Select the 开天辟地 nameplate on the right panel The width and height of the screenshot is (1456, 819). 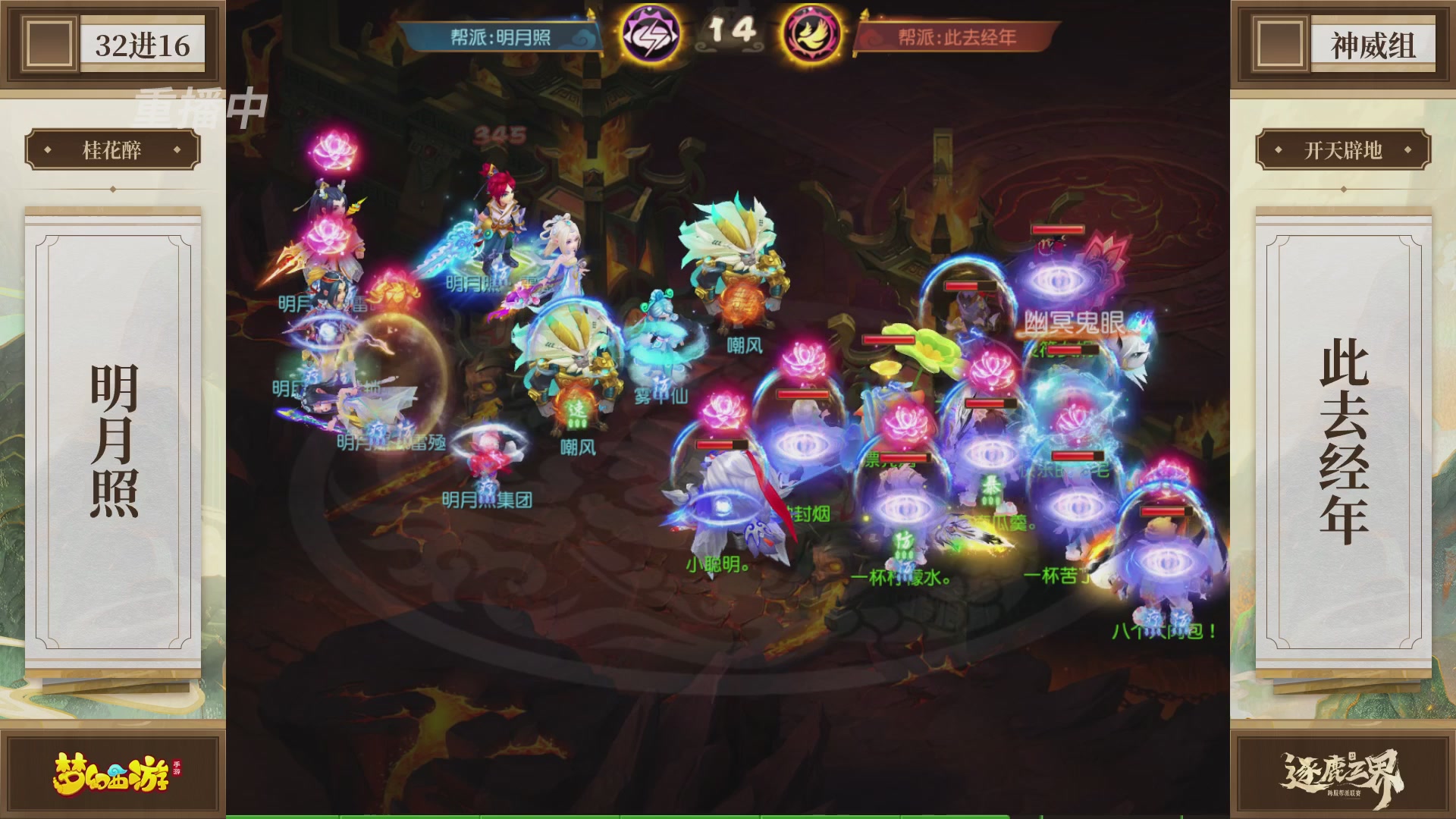tap(1343, 149)
